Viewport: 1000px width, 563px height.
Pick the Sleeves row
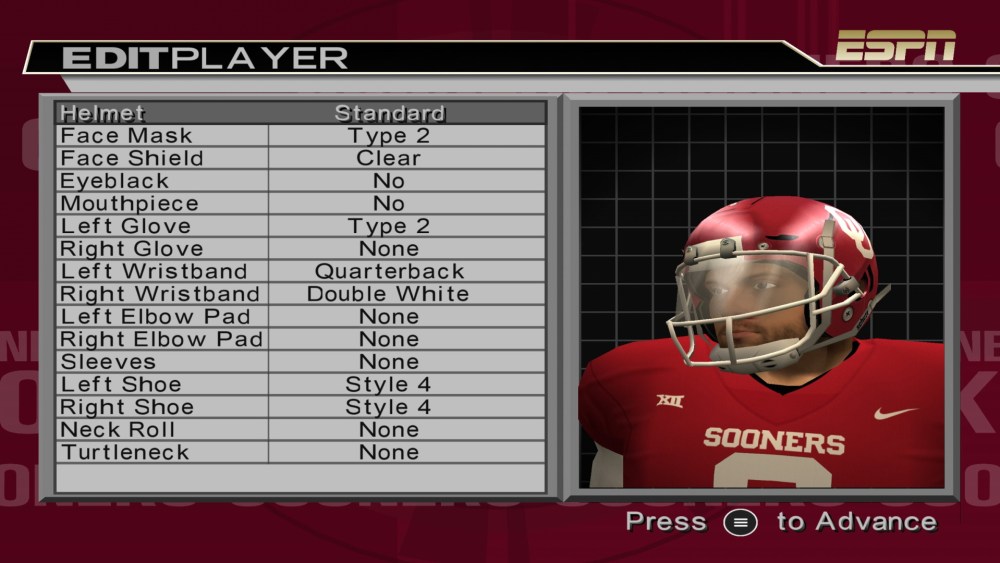(300, 362)
